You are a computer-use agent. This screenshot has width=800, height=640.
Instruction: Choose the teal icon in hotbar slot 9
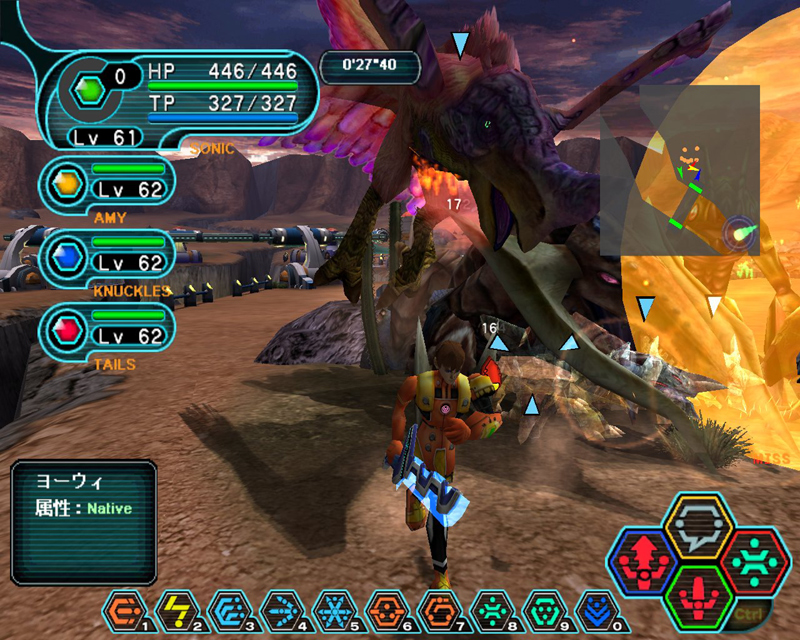tap(541, 608)
